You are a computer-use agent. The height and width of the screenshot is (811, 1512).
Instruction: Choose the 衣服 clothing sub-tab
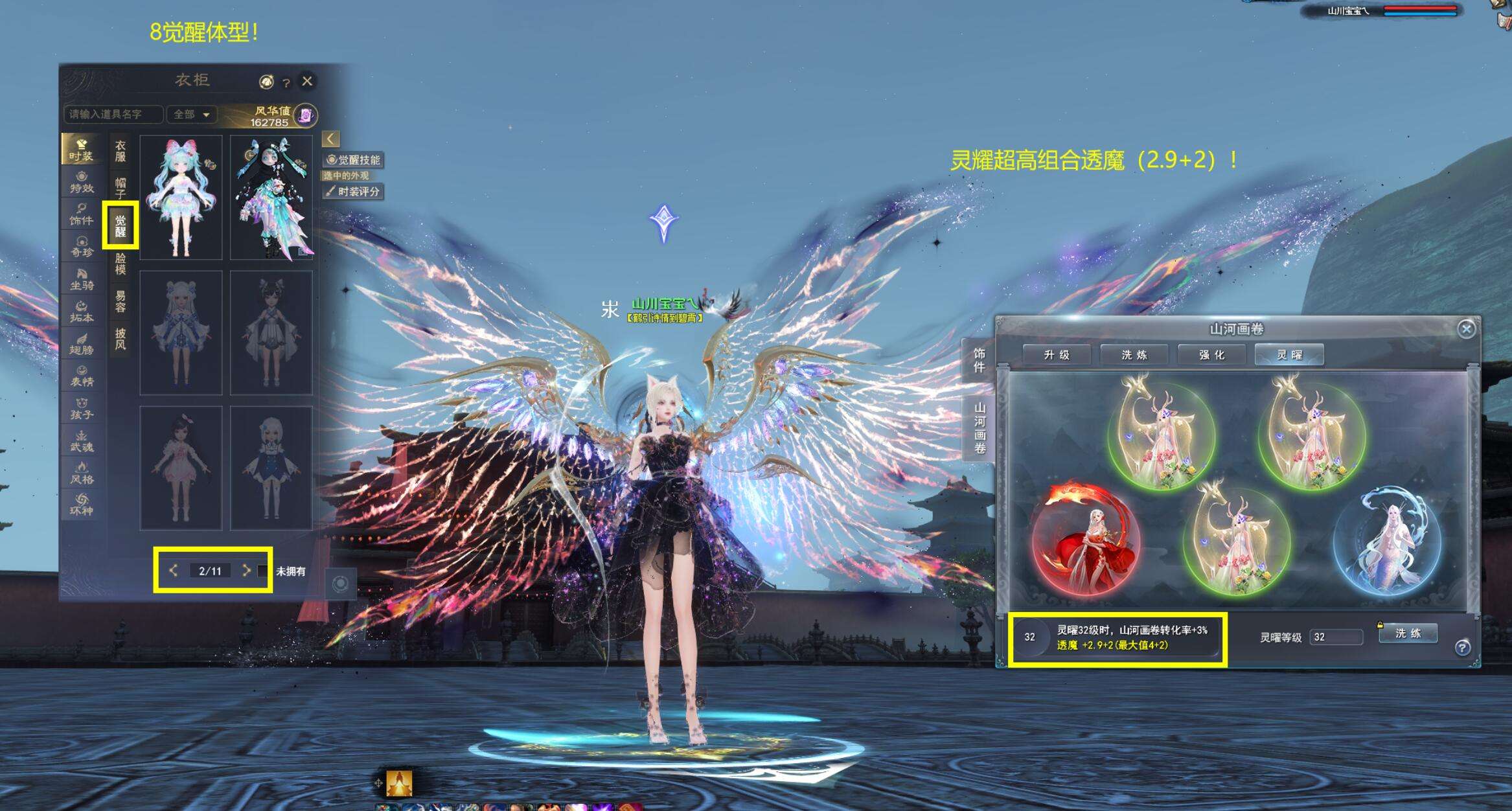120,151
